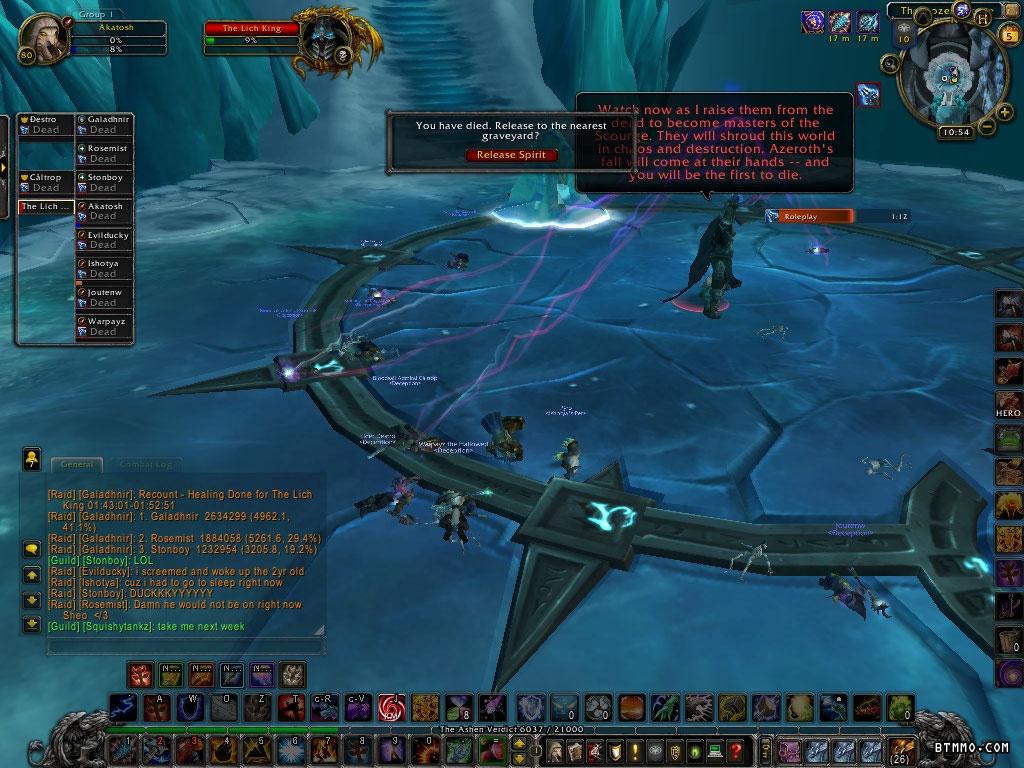Open the red question mark help button
The height and width of the screenshot is (768, 1024).
pyautogui.click(x=736, y=750)
